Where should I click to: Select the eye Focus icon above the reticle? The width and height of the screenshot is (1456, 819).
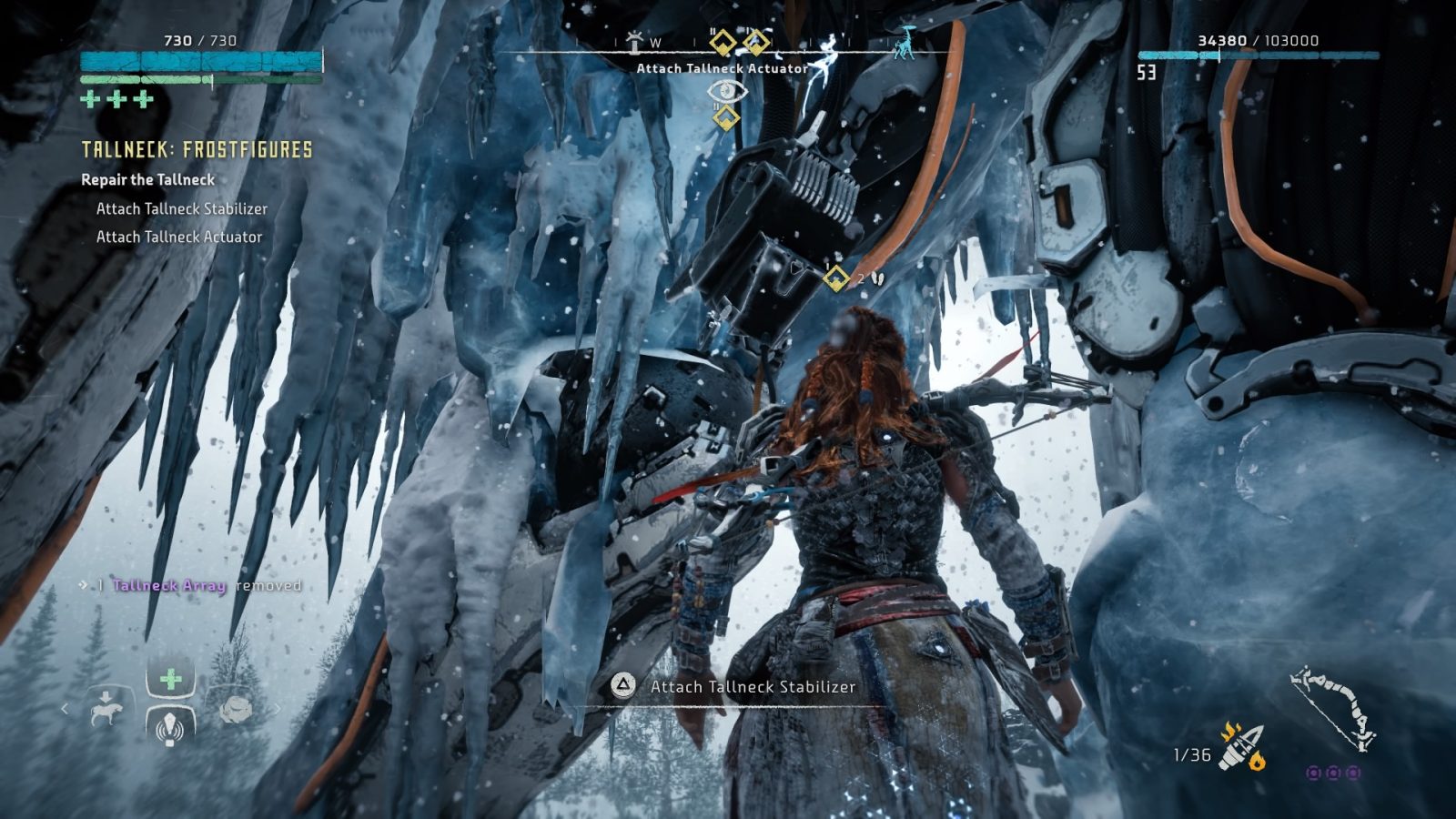[726, 91]
